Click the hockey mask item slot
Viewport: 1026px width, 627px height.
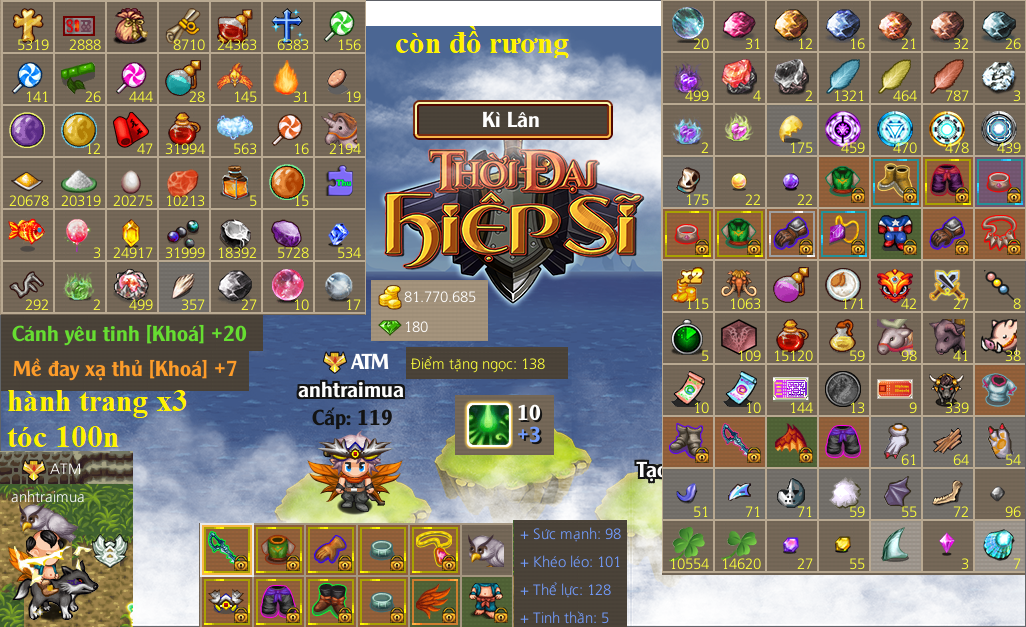[x=792, y=494]
